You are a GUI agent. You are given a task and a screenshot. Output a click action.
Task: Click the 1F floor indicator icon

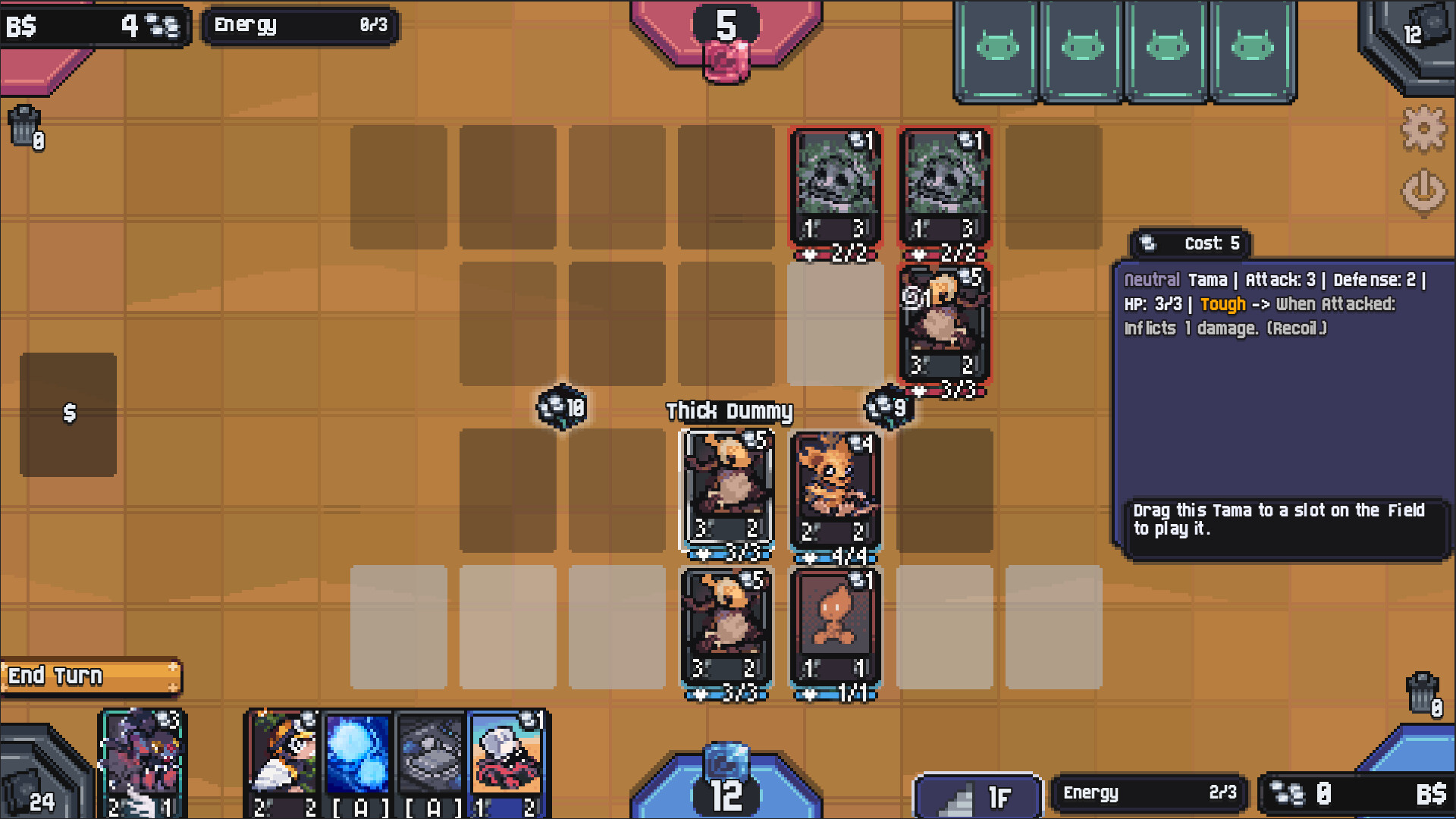tap(978, 794)
